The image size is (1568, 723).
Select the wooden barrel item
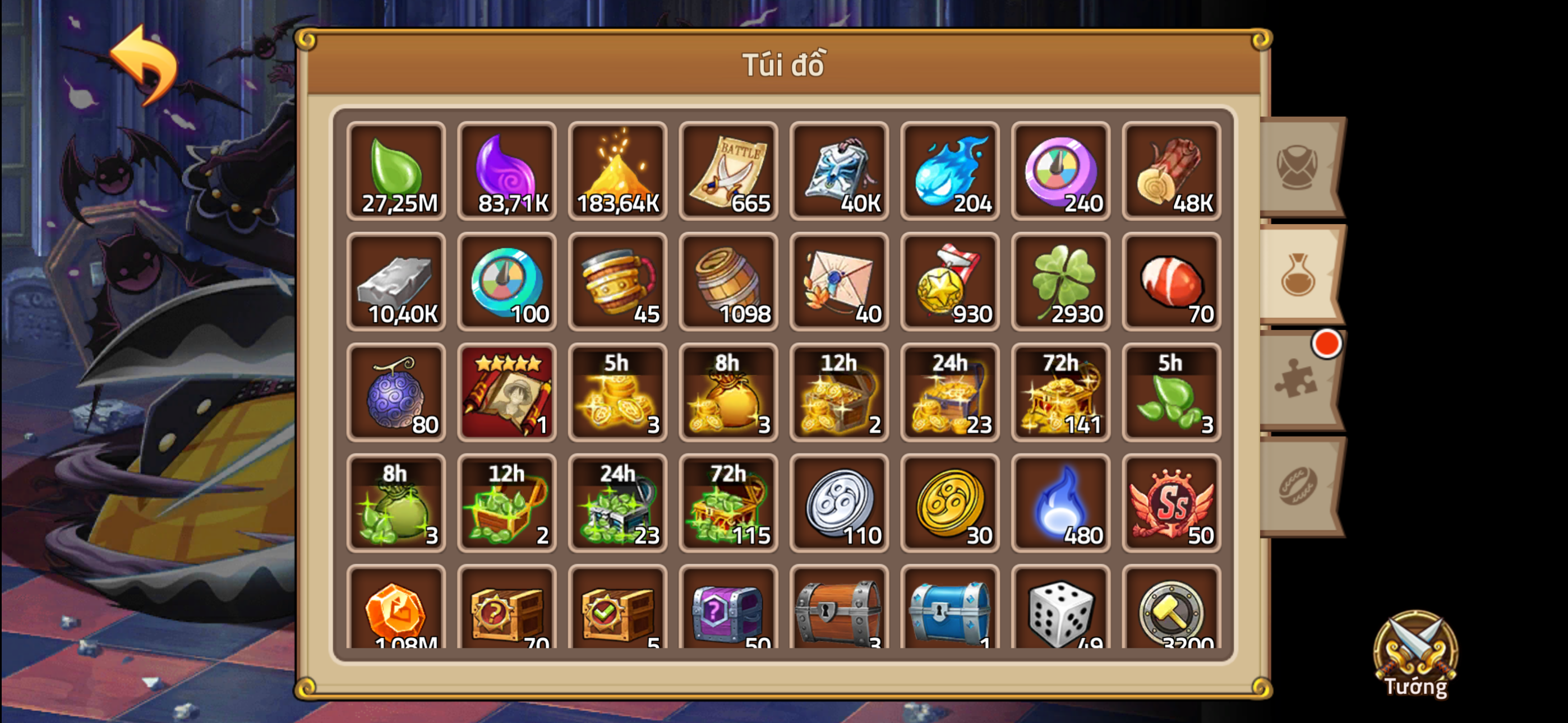pyautogui.click(x=728, y=283)
